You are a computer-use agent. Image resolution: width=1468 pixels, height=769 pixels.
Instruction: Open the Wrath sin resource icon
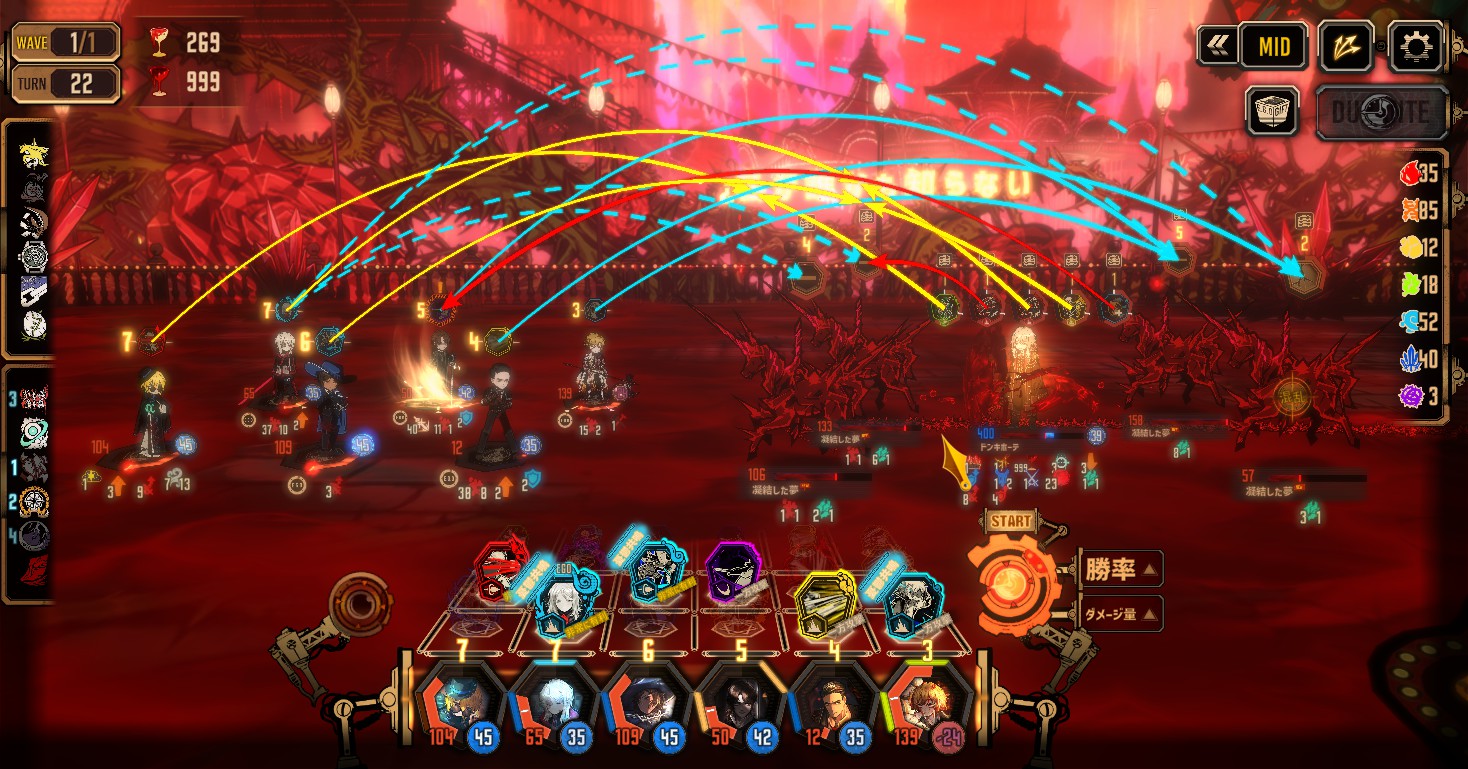pyautogui.click(x=1410, y=173)
